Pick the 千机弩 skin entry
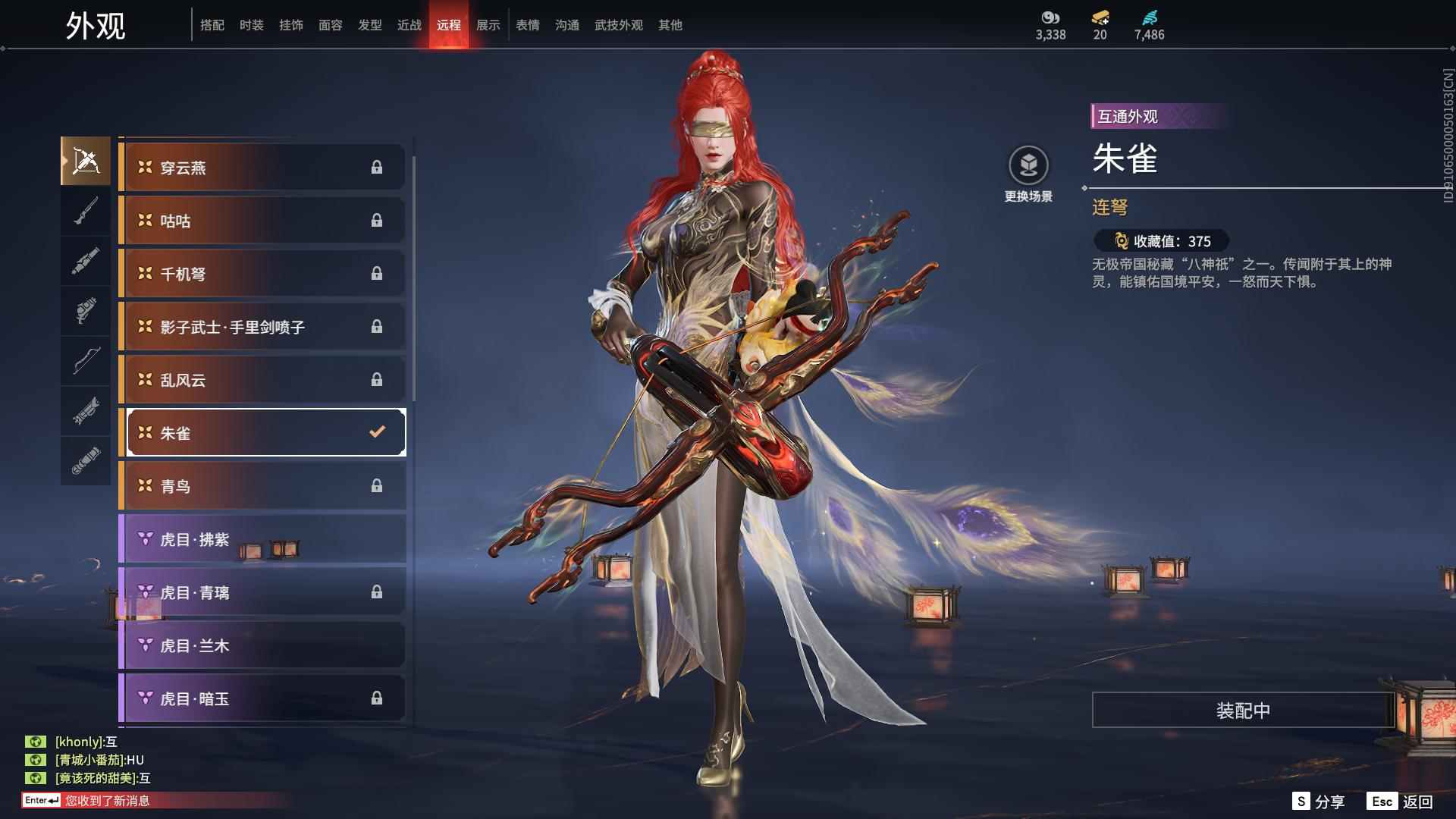 click(262, 274)
